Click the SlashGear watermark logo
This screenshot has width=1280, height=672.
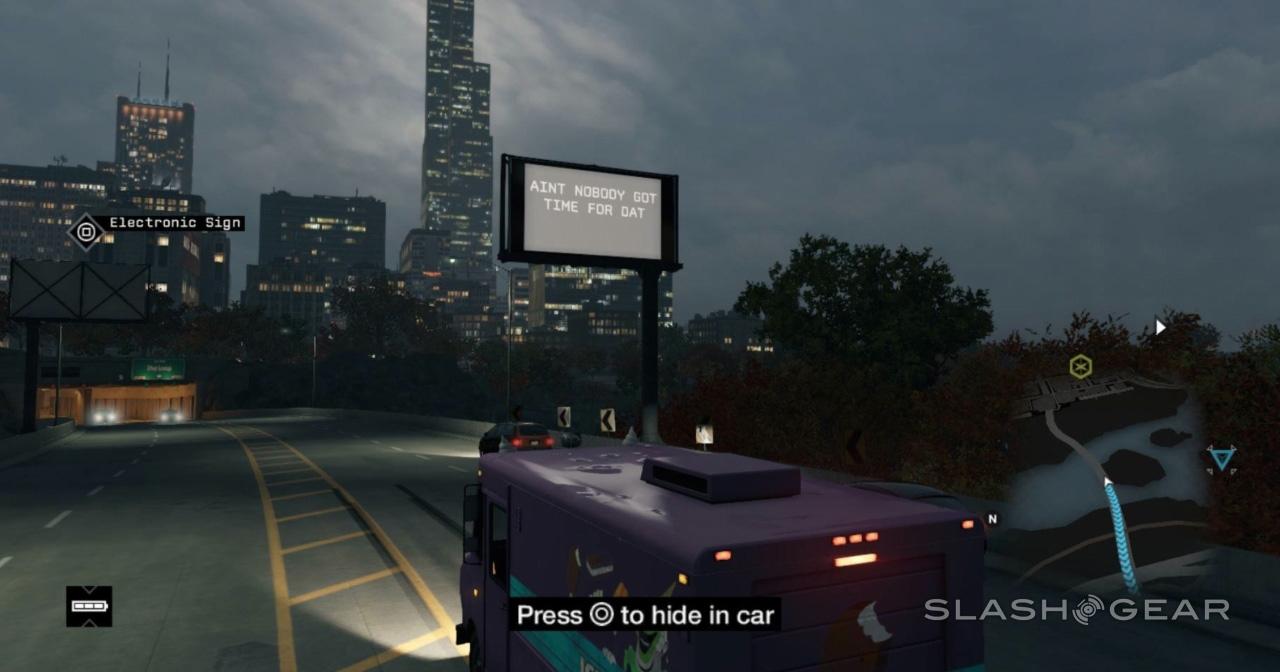point(1077,609)
